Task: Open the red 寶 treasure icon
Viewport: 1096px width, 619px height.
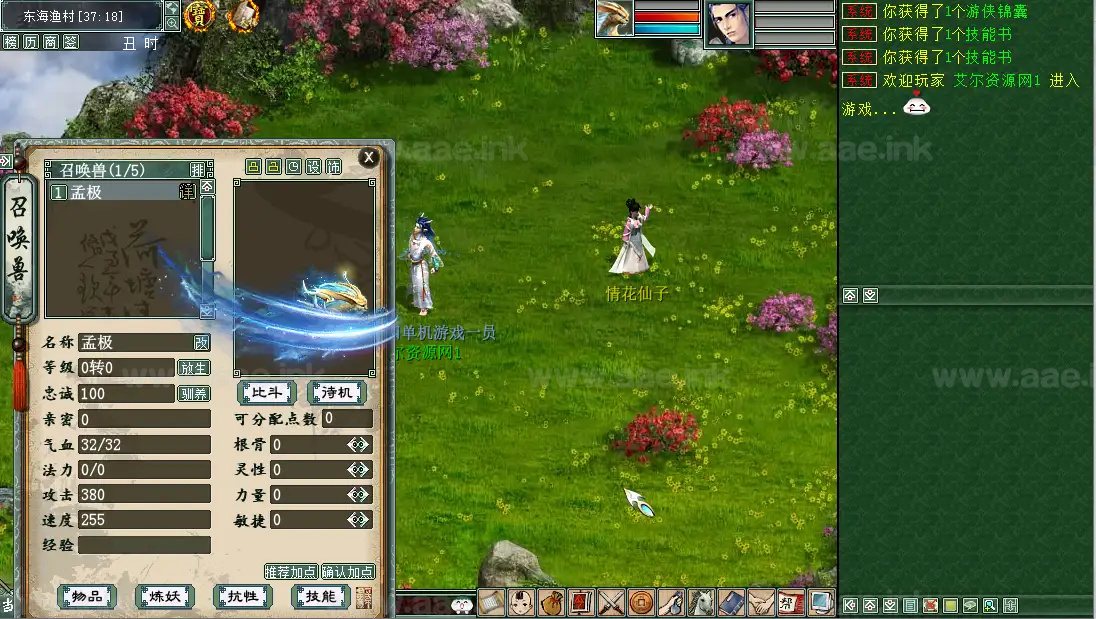Action: tap(199, 15)
